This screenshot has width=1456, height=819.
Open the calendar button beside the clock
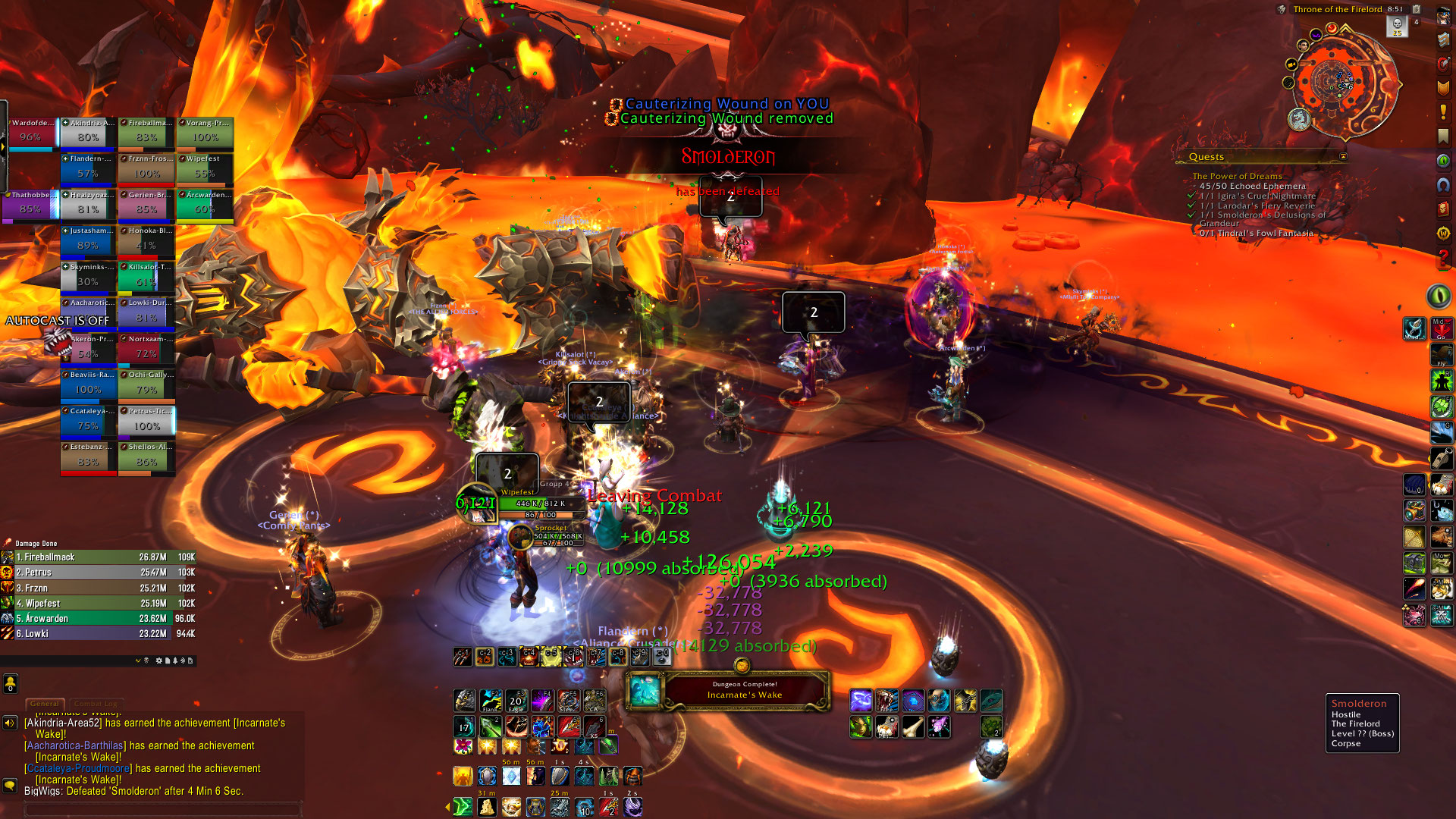(x=1416, y=9)
